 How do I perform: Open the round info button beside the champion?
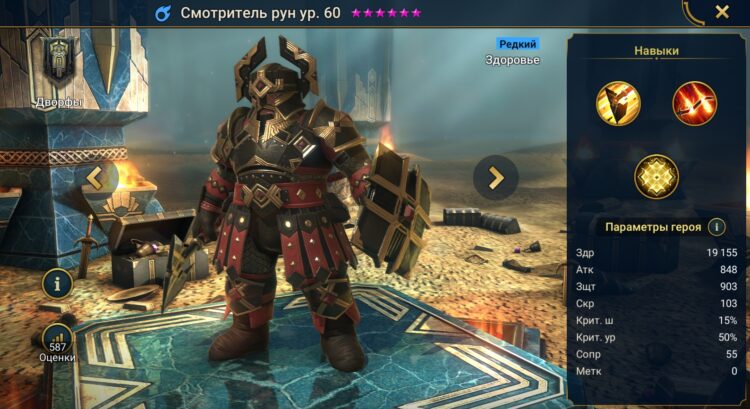[57, 283]
